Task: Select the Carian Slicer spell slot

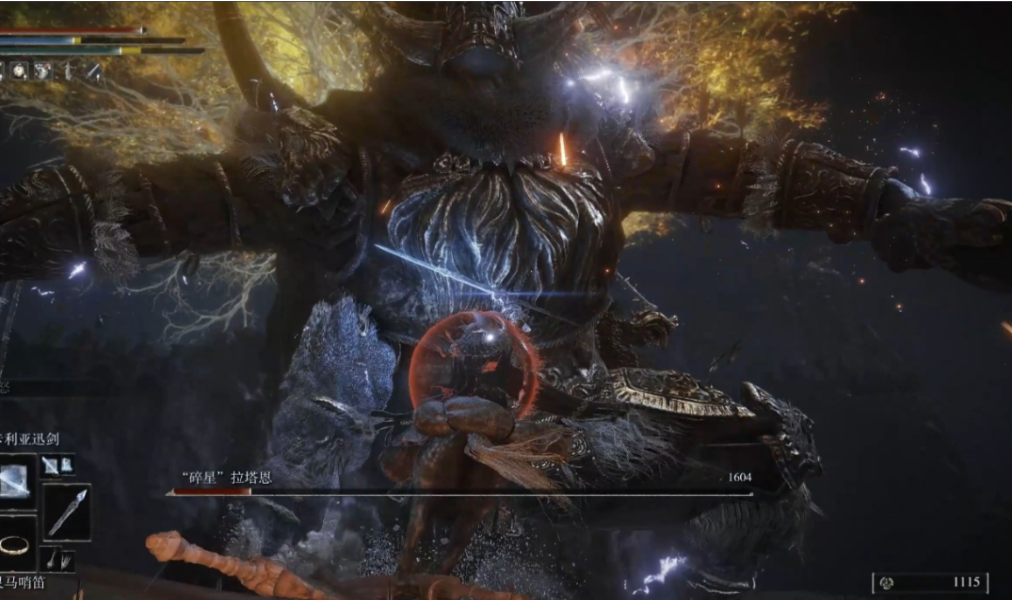Action: [17, 480]
